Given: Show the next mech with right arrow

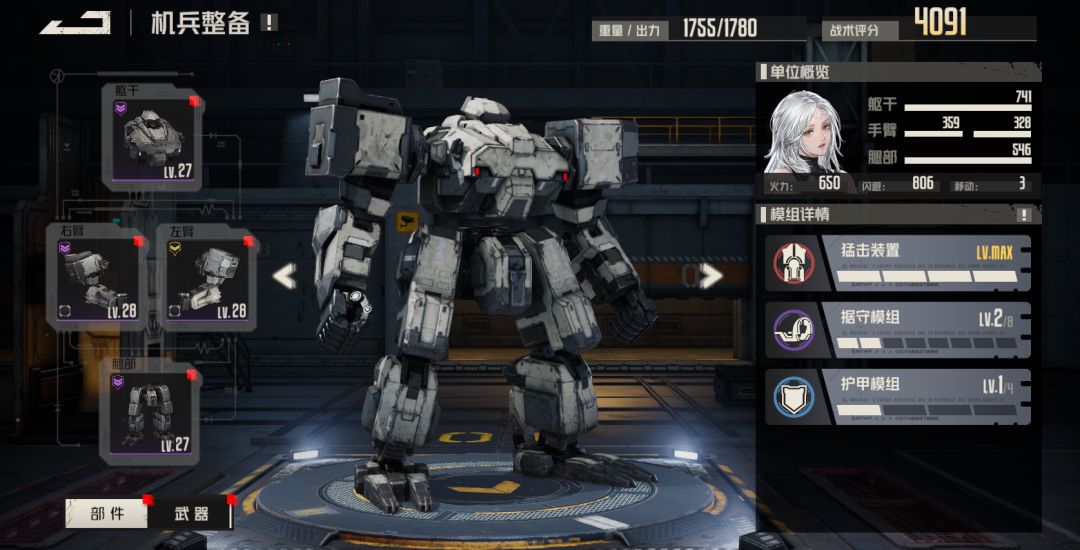Looking at the screenshot, I should click(711, 276).
